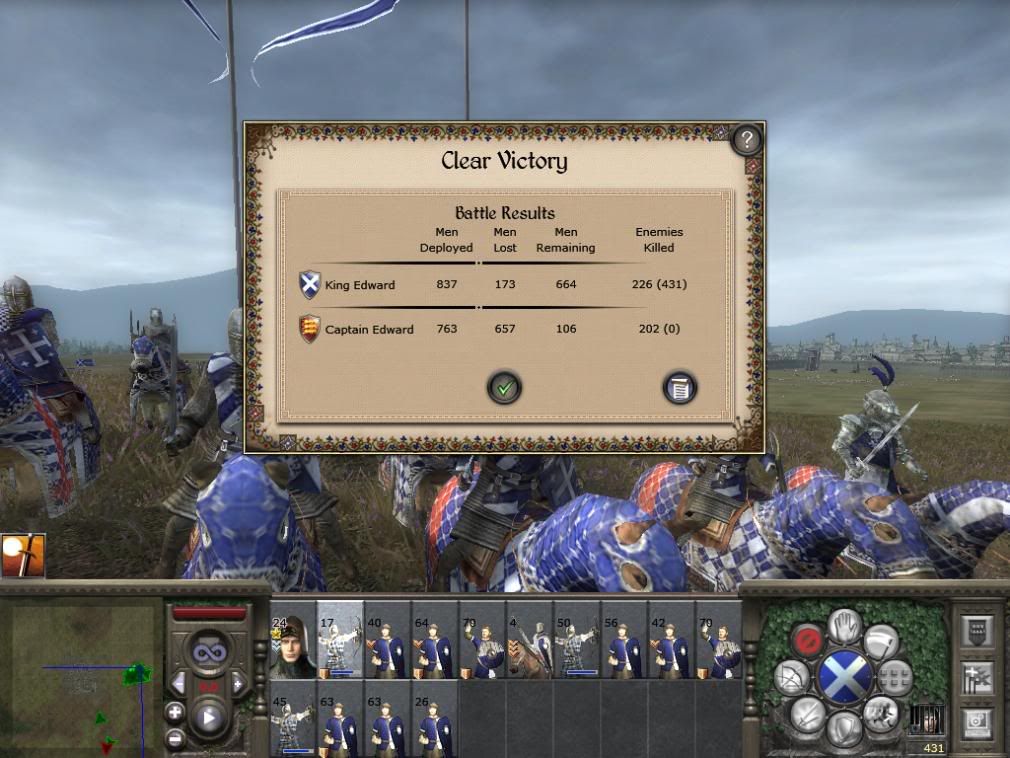The image size is (1010, 758).
Task: Toggle the infinity speed control button
Action: (210, 651)
